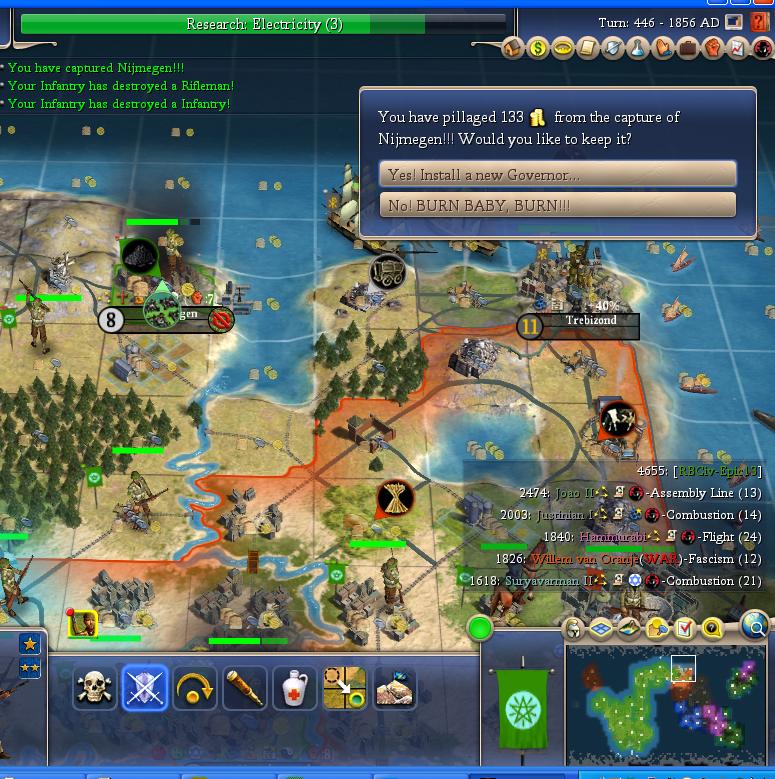Open the financial advisor dollar icon
The image size is (775, 779).
pos(538,48)
